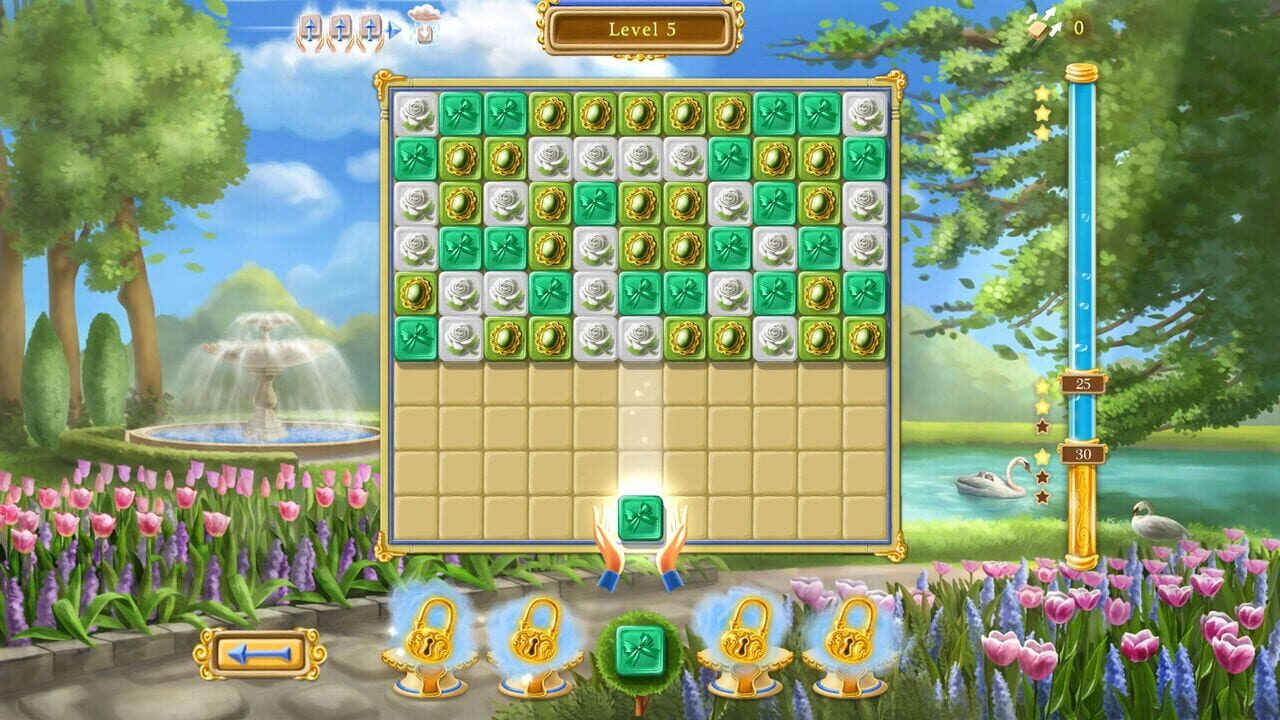Click the blue arrow between the tutorial icons
Viewport: 1280px width, 720px height.
point(397,30)
